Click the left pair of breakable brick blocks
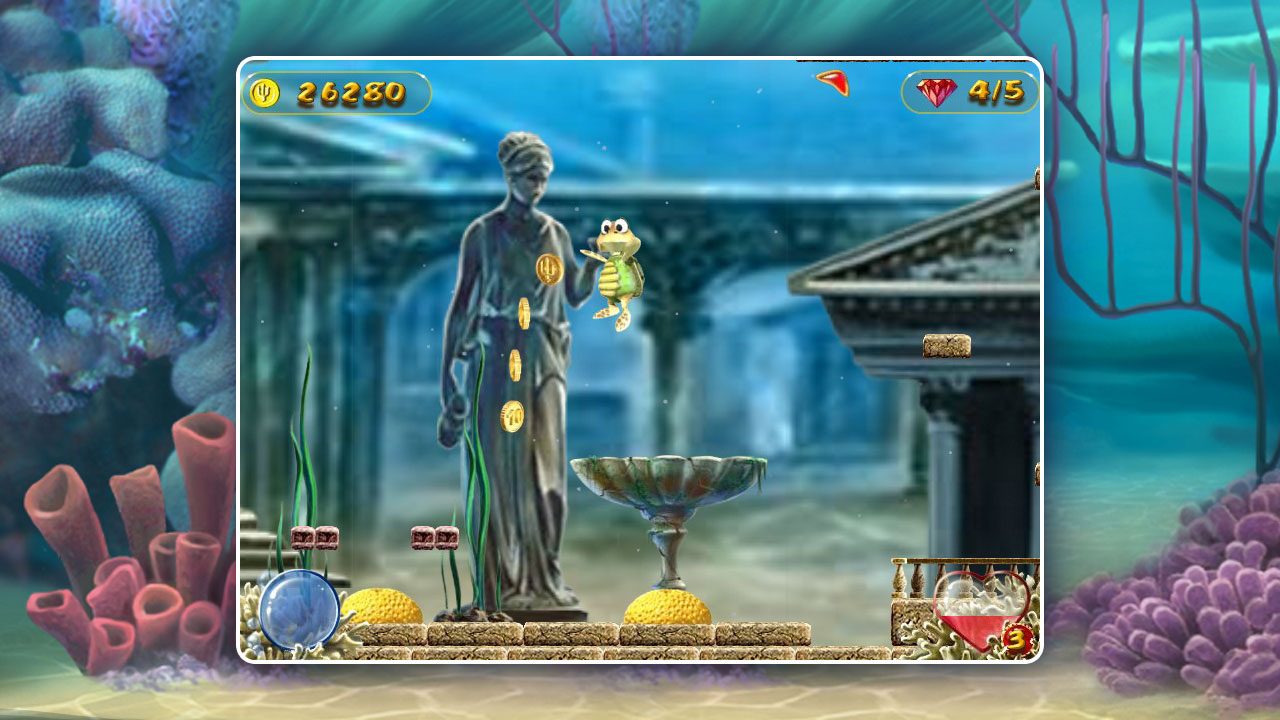This screenshot has height=720, width=1280. [x=313, y=537]
